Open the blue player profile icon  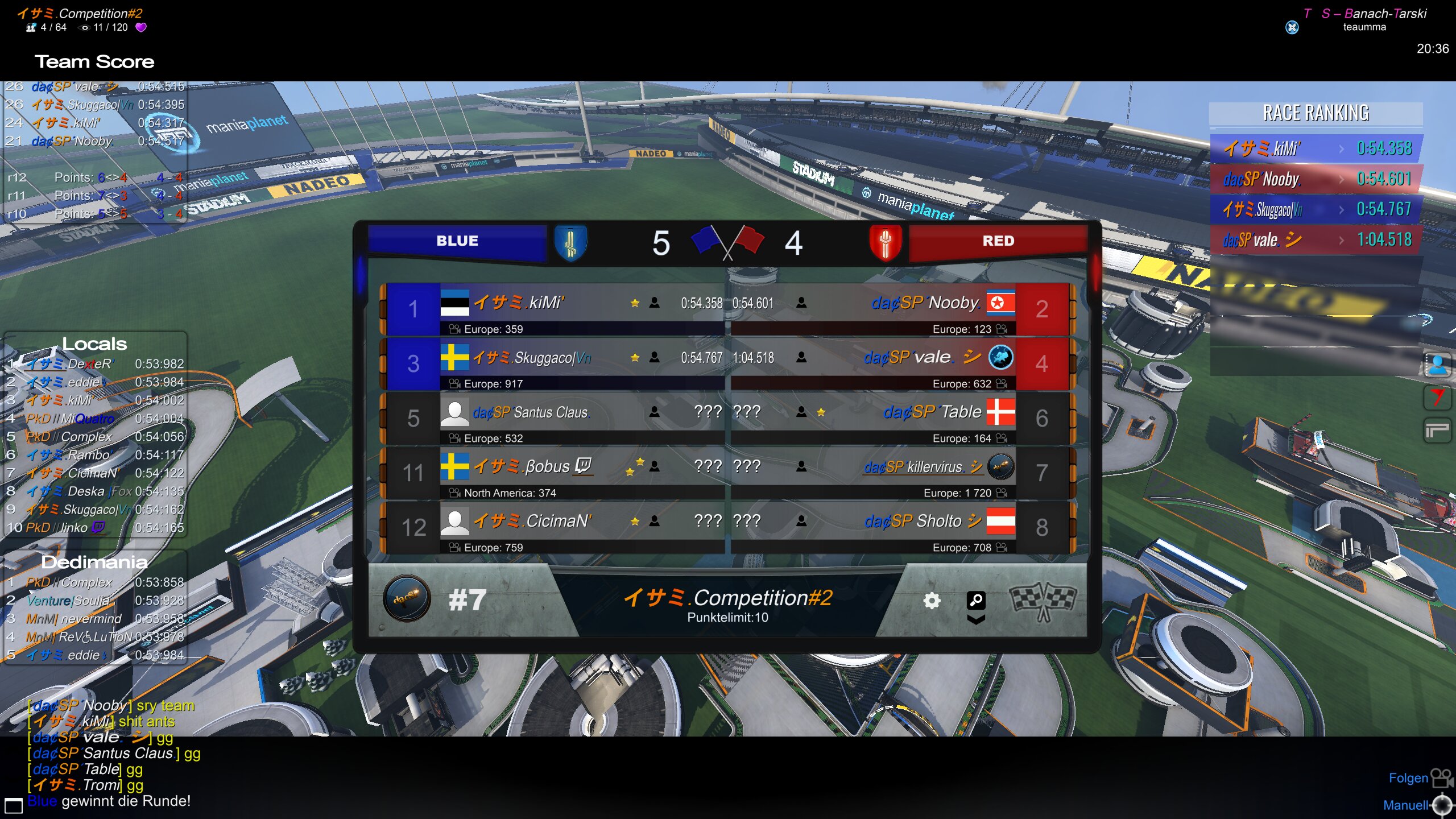click(1437, 365)
